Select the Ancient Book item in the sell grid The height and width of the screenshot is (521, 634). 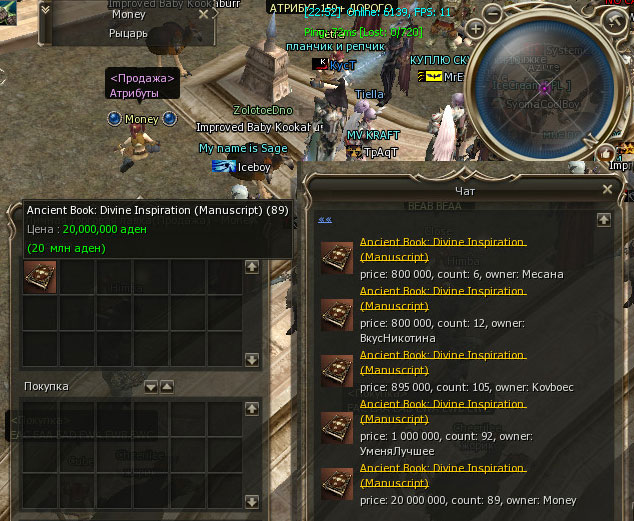pyautogui.click(x=40, y=277)
